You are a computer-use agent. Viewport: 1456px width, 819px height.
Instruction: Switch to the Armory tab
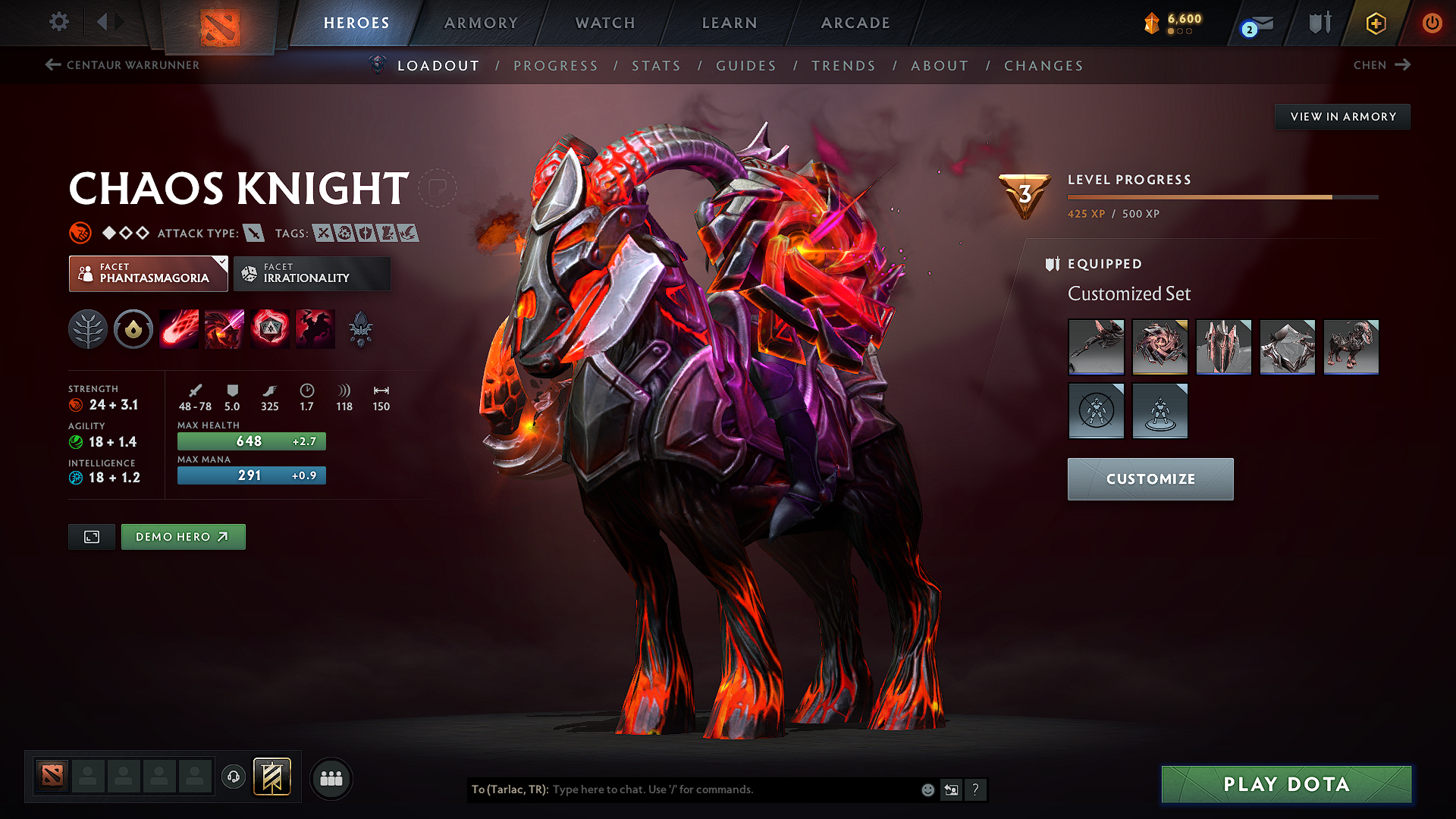click(x=481, y=23)
